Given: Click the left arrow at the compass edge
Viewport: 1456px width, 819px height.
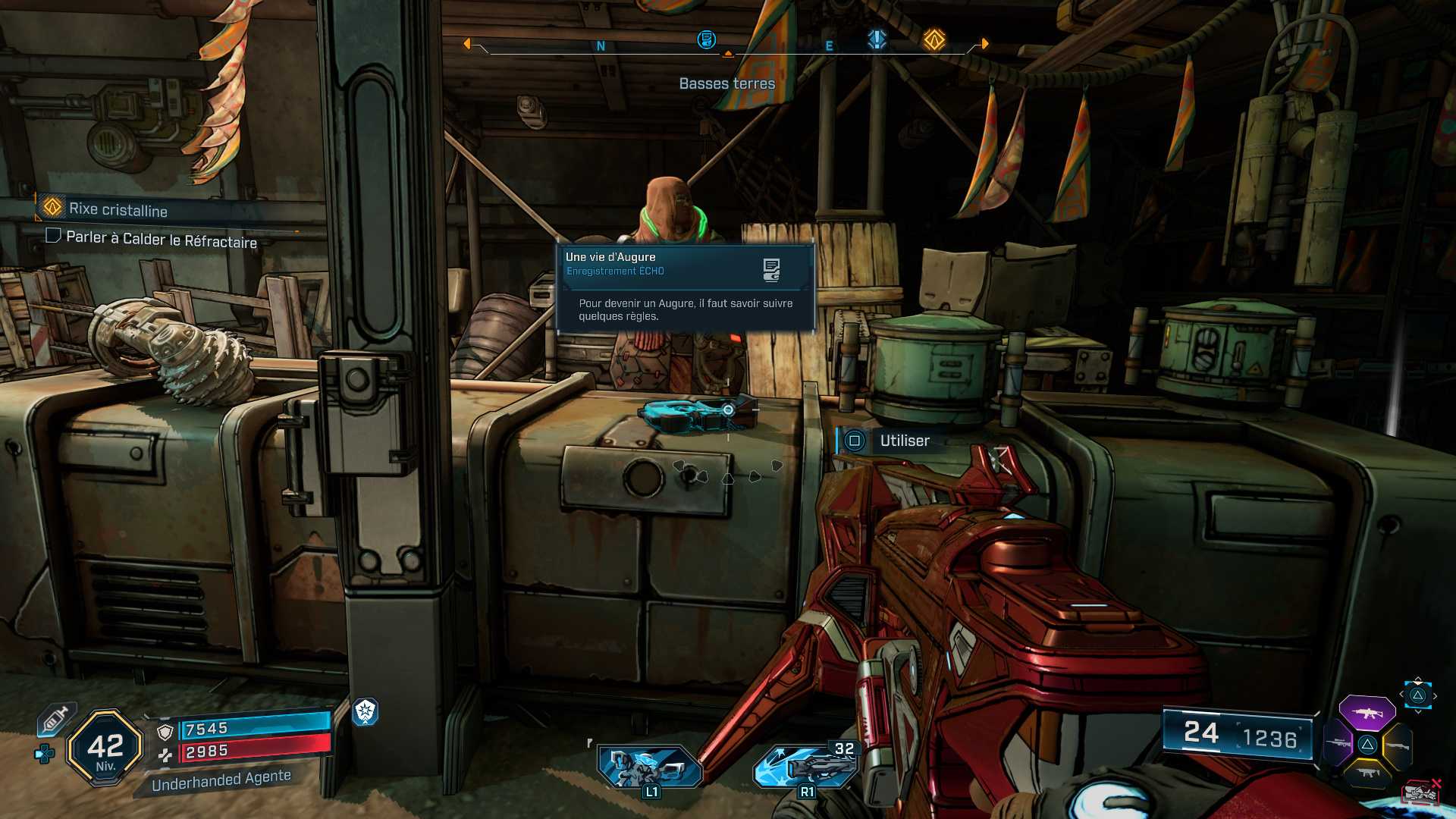Looking at the screenshot, I should click(466, 43).
